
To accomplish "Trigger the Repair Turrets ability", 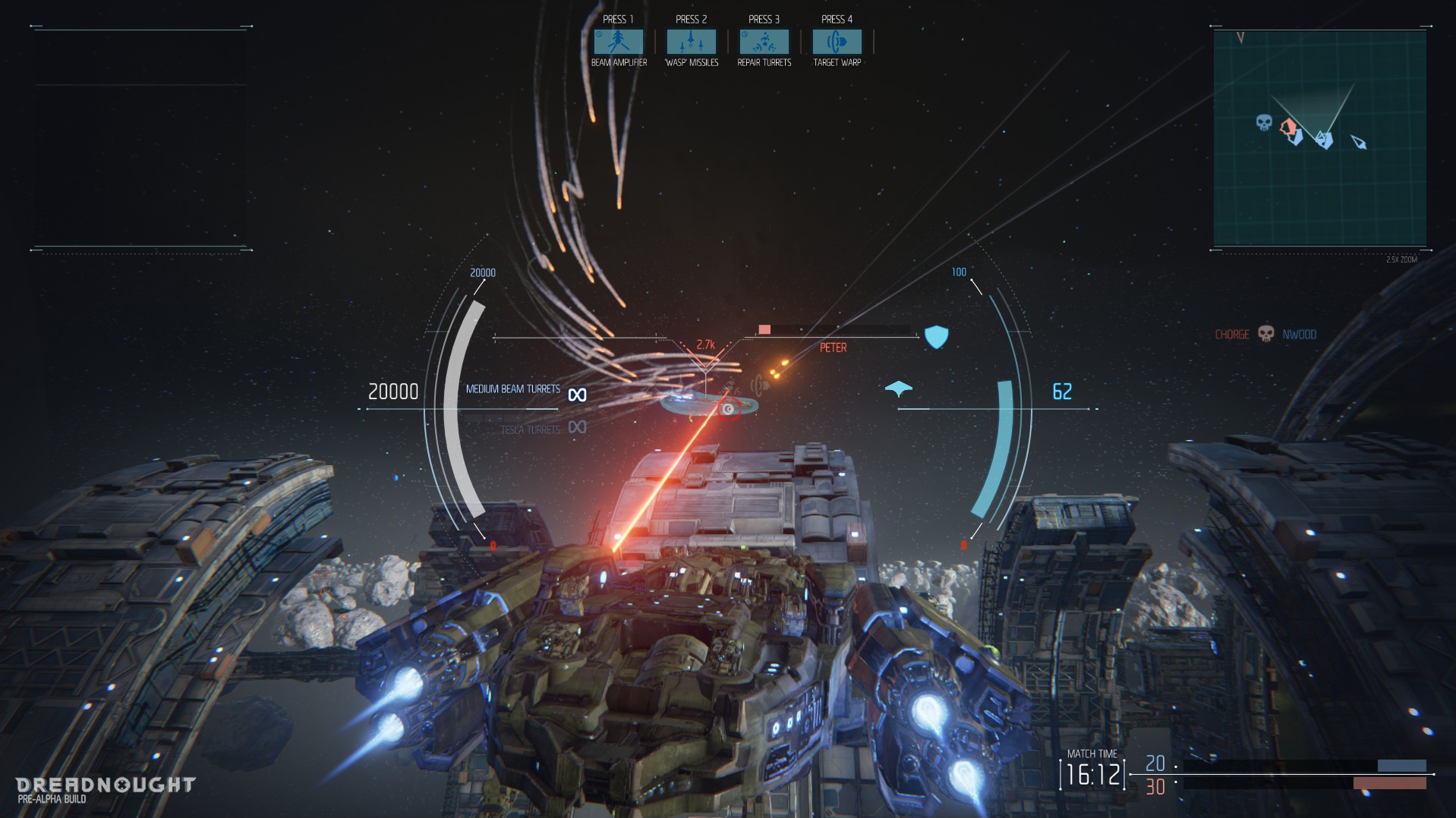I will pyautogui.click(x=763, y=42).
